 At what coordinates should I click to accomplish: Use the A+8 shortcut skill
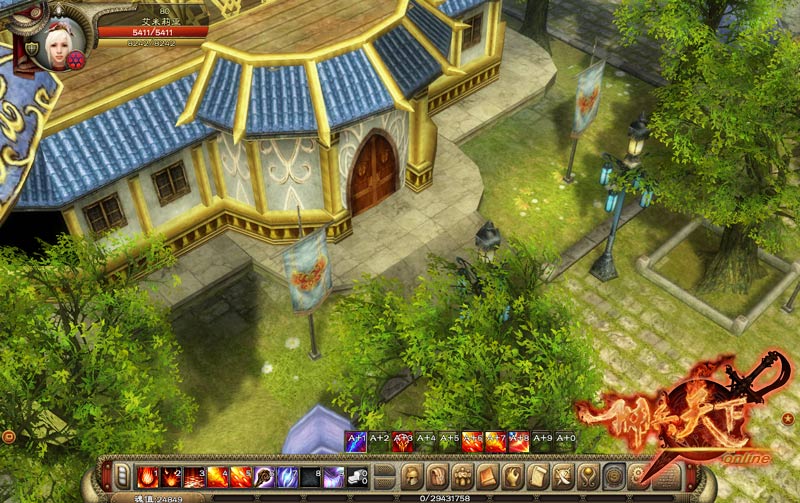[x=519, y=441]
